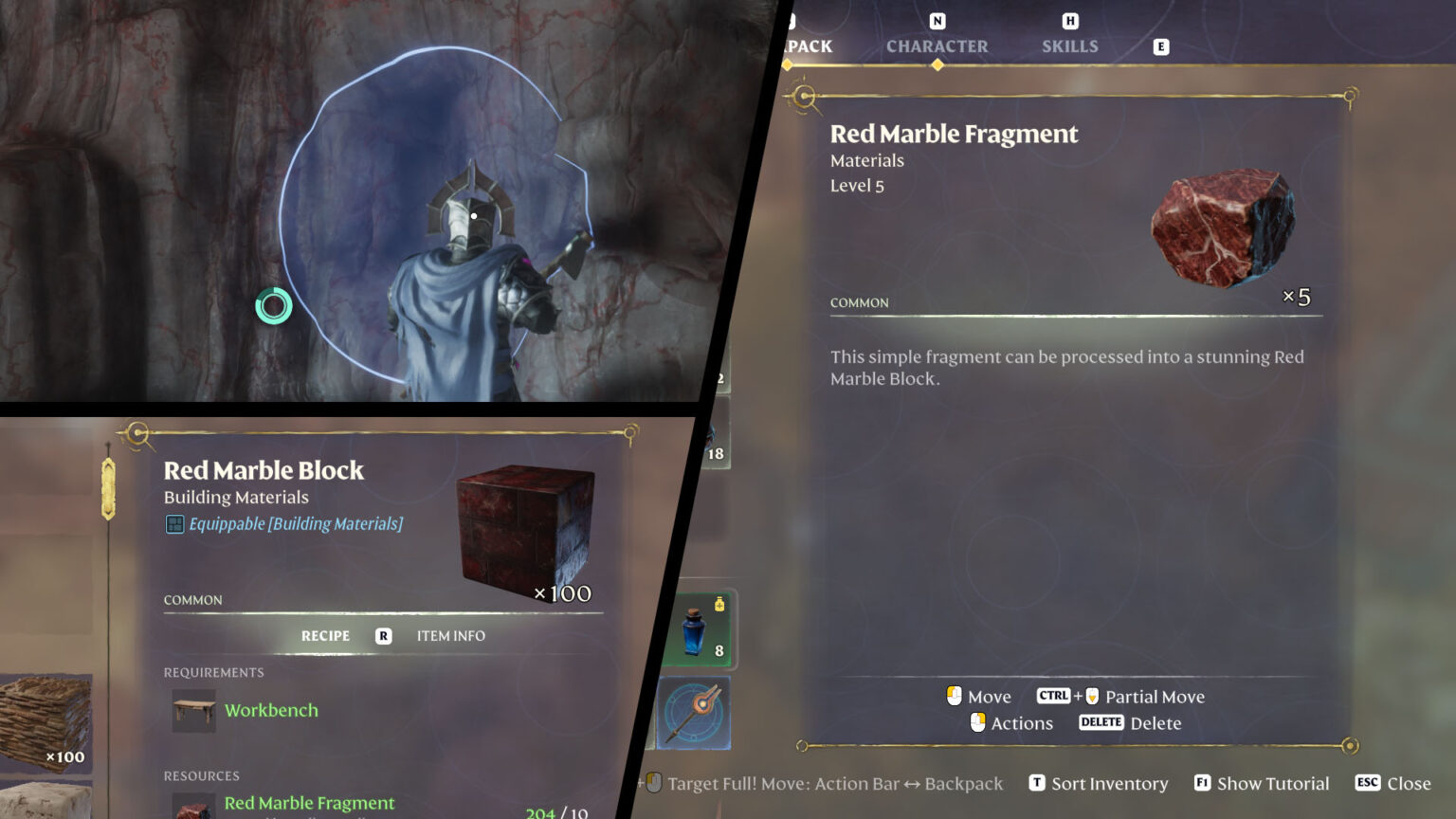View the ITEM INFO tab
Screen dimensions: 1456x819
tap(450, 635)
